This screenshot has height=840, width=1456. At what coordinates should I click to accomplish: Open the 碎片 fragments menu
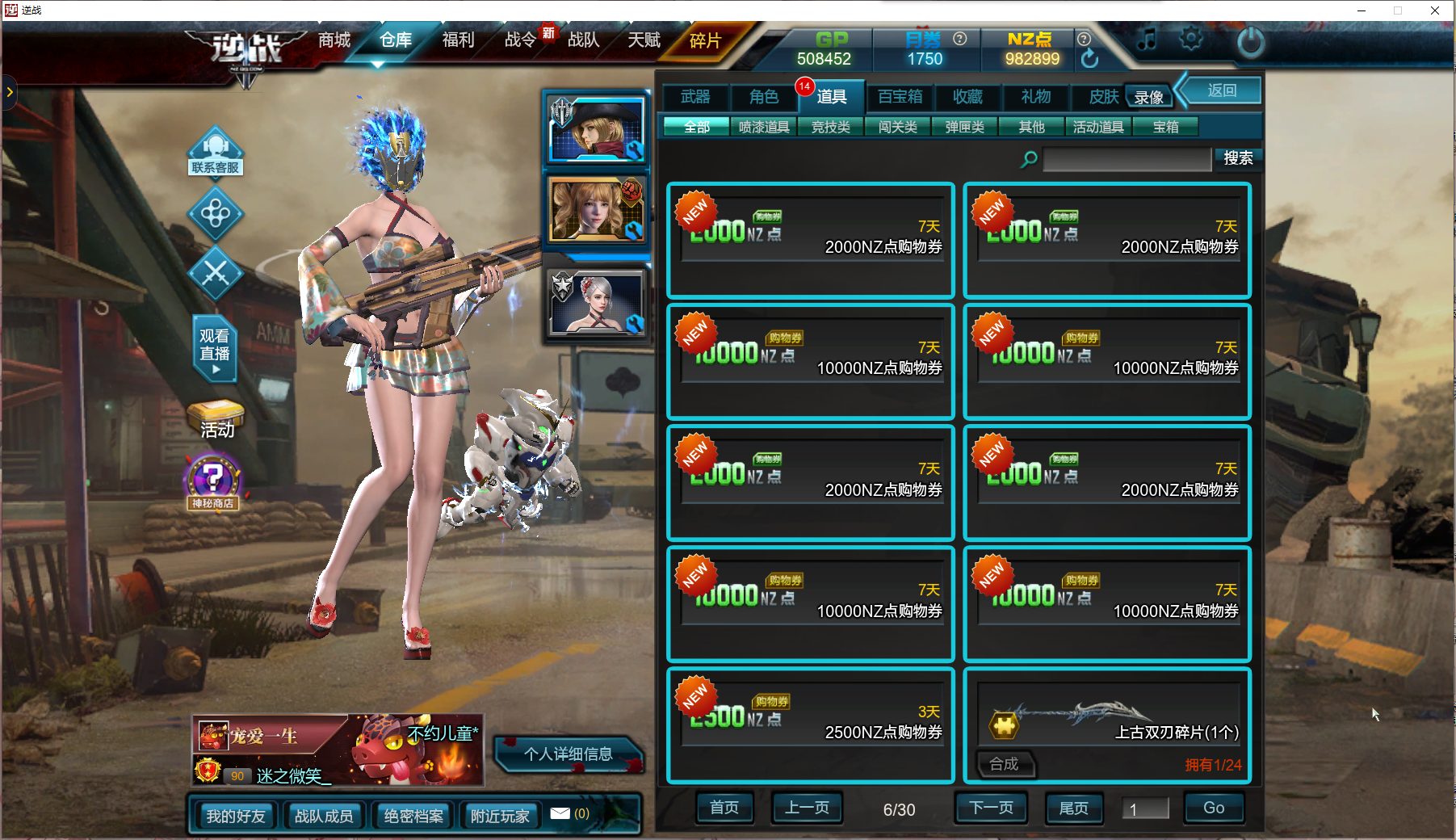point(705,40)
